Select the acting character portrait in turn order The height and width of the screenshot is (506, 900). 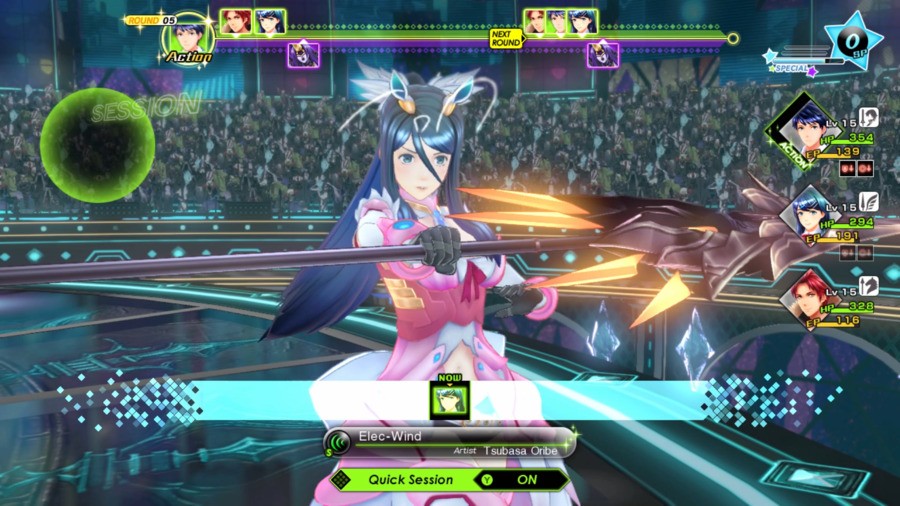pos(187,37)
